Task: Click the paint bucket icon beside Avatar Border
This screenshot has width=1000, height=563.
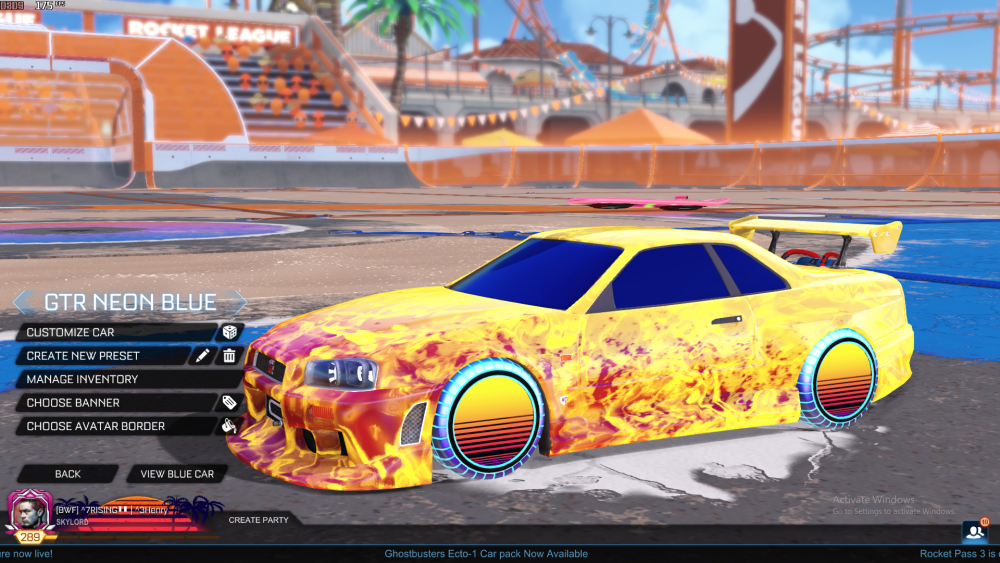Action: pos(229,426)
